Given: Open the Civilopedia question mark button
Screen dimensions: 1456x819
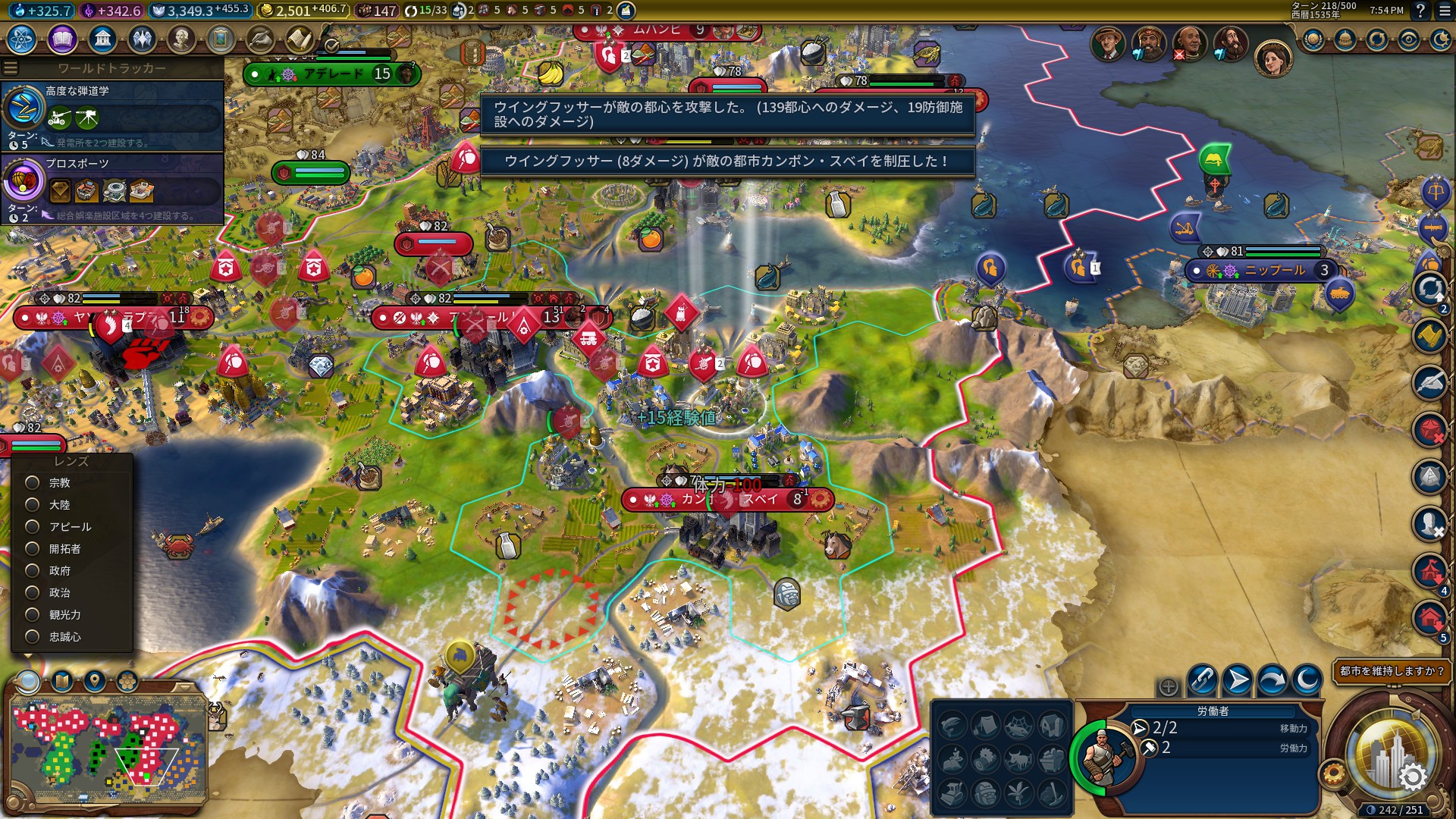Looking at the screenshot, I should coord(1420,11).
